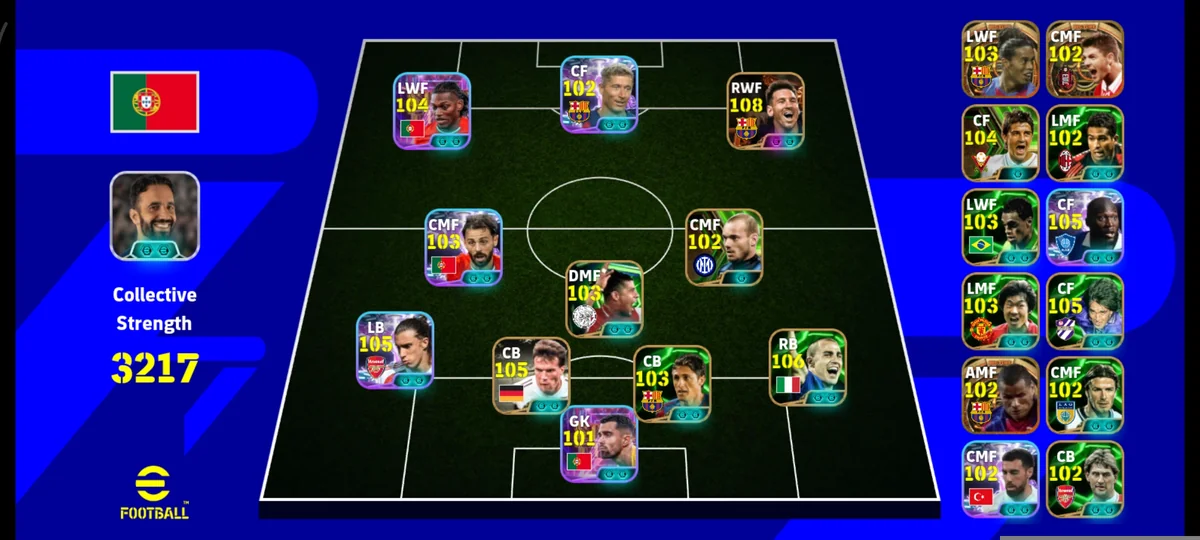This screenshot has height=540, width=1200.
Task: Select the DMF 103 player card
Action: click(x=604, y=298)
